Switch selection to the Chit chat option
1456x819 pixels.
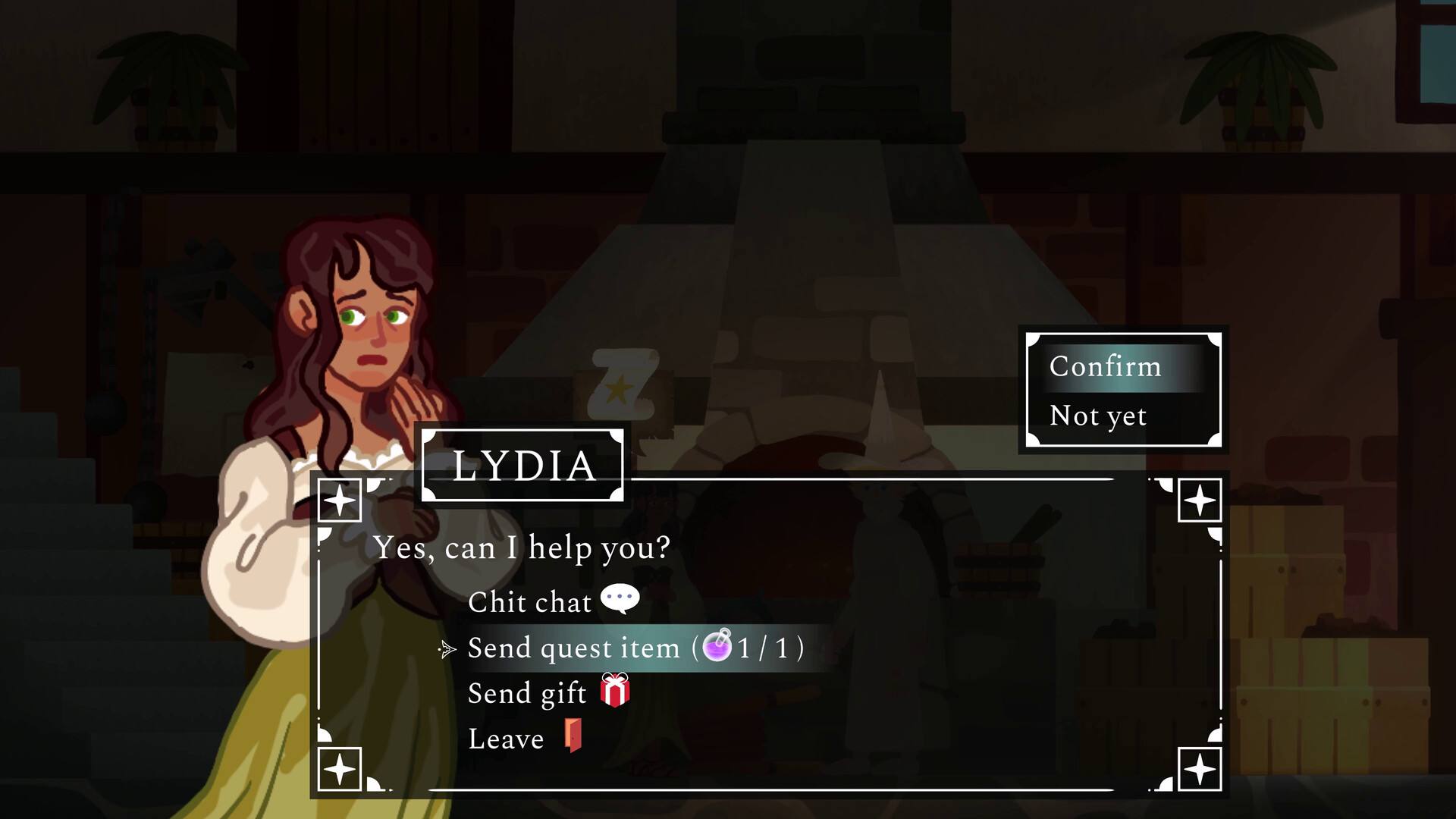529,601
